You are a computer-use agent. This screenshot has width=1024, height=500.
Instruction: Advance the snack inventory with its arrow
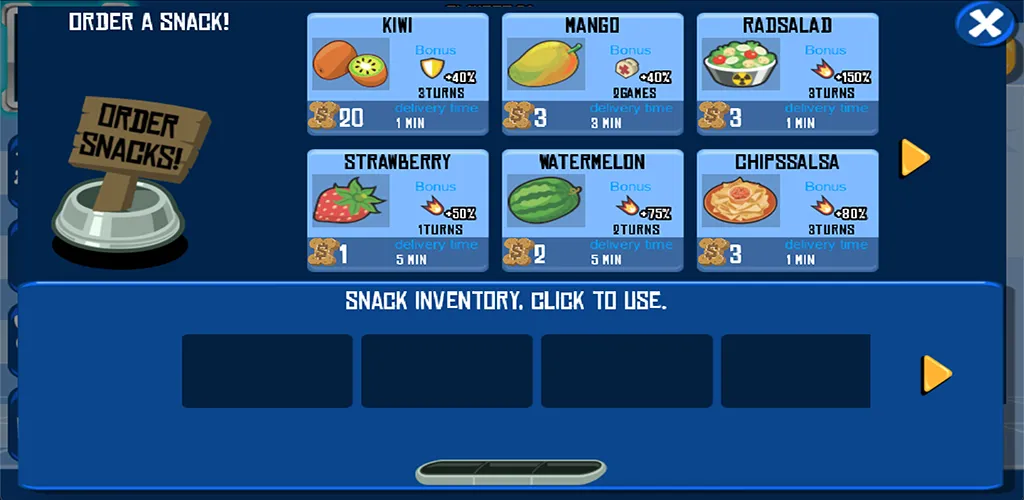pos(936,373)
